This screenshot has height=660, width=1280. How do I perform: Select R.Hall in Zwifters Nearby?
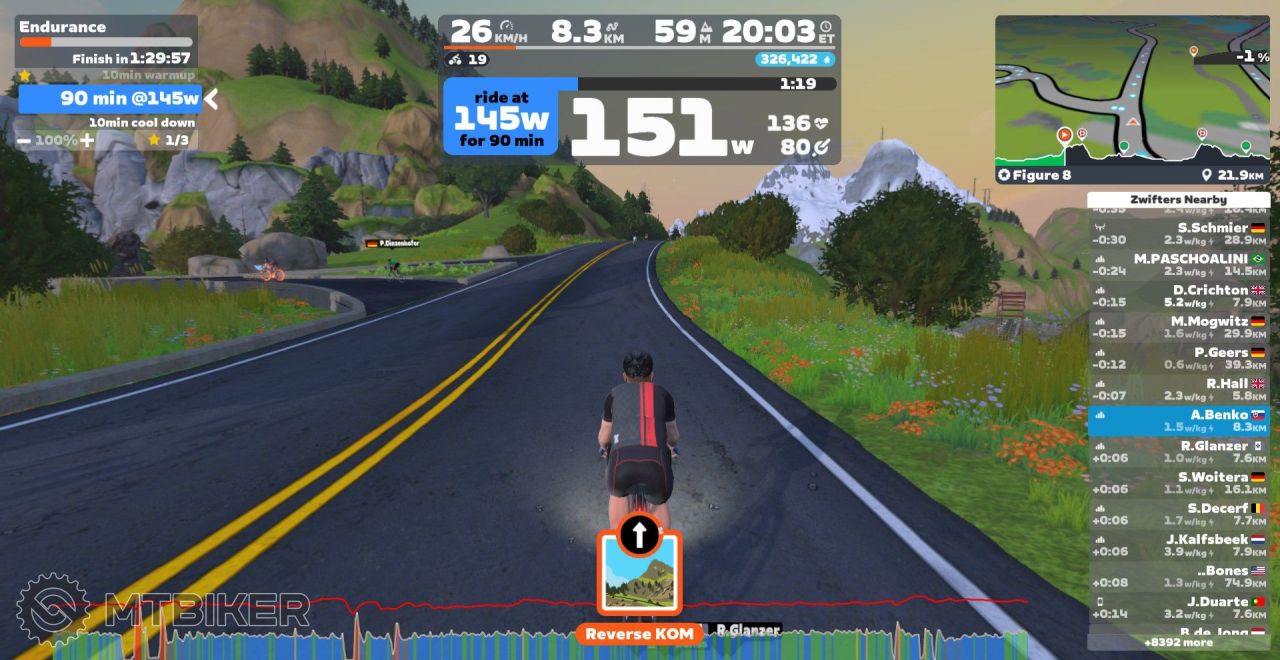tap(1178, 389)
